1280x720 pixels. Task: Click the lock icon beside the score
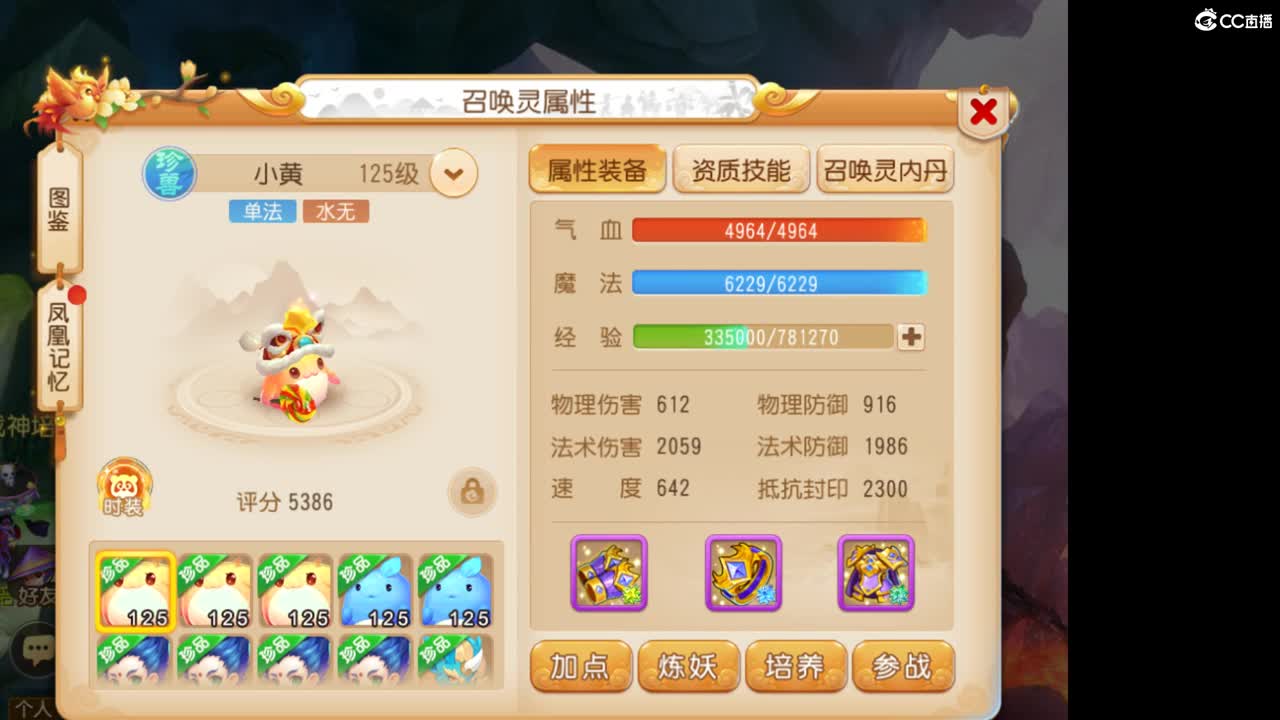[472, 491]
